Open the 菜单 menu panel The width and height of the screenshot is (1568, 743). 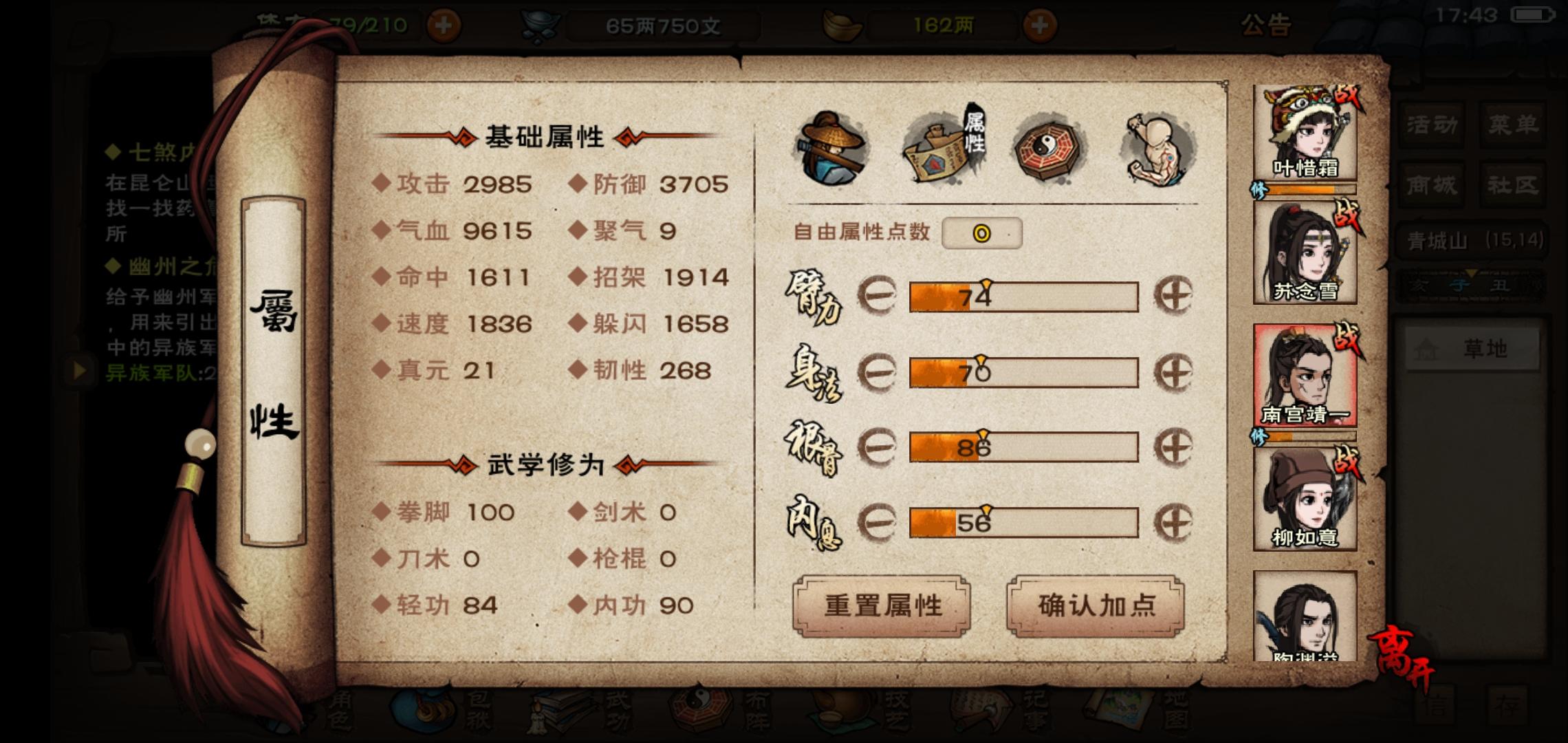1513,122
